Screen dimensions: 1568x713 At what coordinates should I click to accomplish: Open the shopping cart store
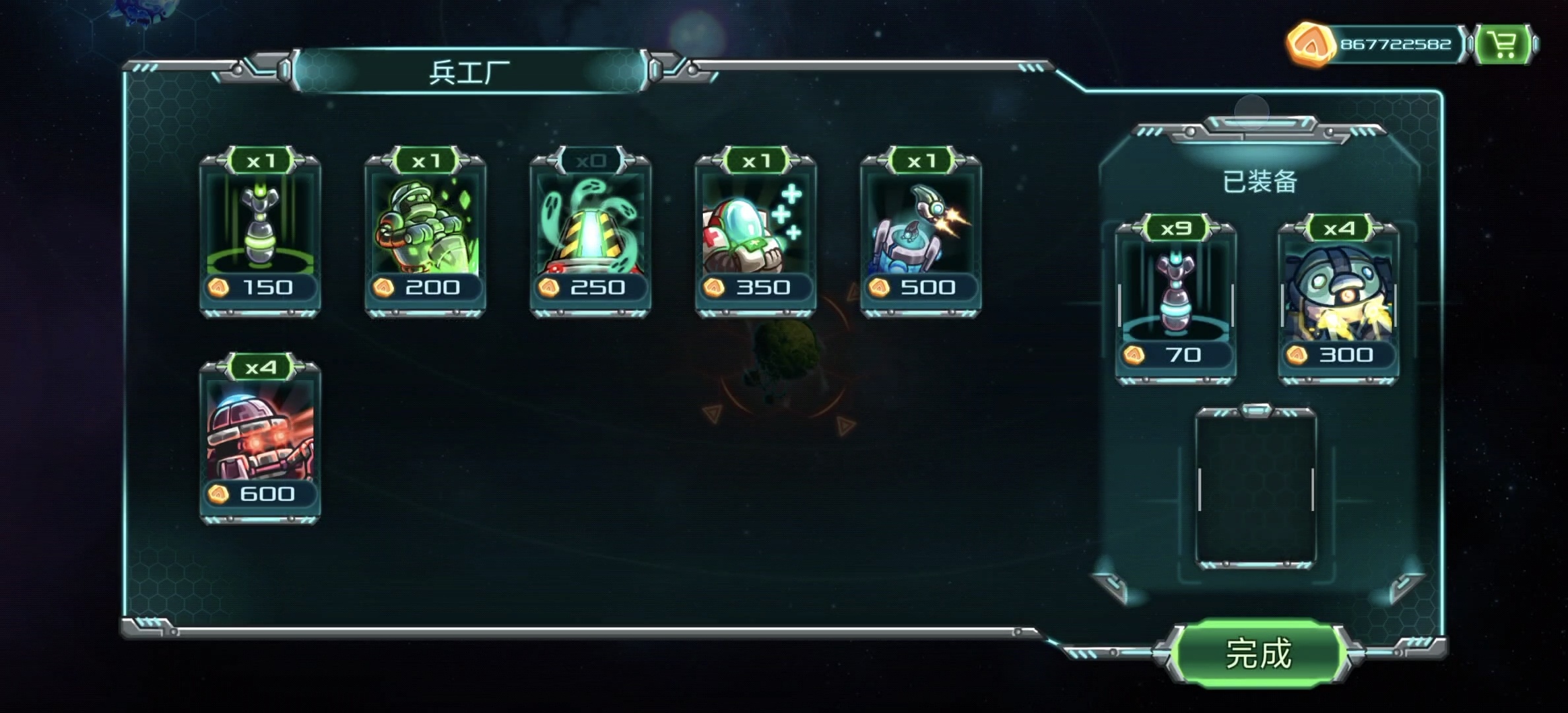pos(1504,45)
